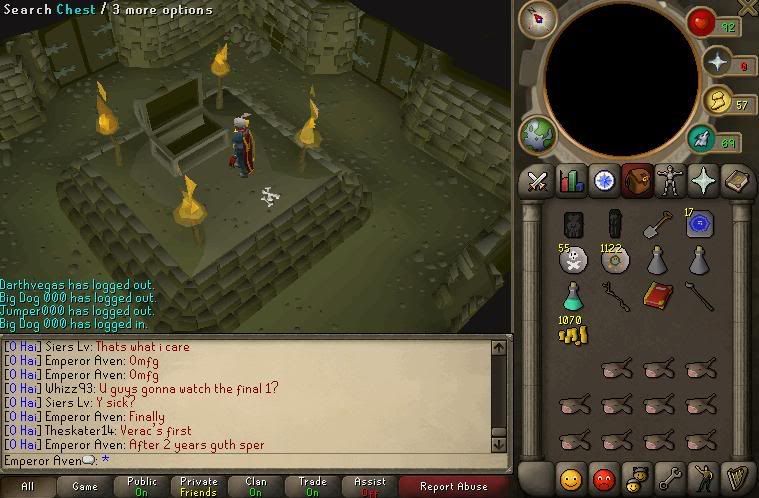Switch chat filter to Game
This screenshot has height=498, width=759.
pyautogui.click(x=85, y=487)
